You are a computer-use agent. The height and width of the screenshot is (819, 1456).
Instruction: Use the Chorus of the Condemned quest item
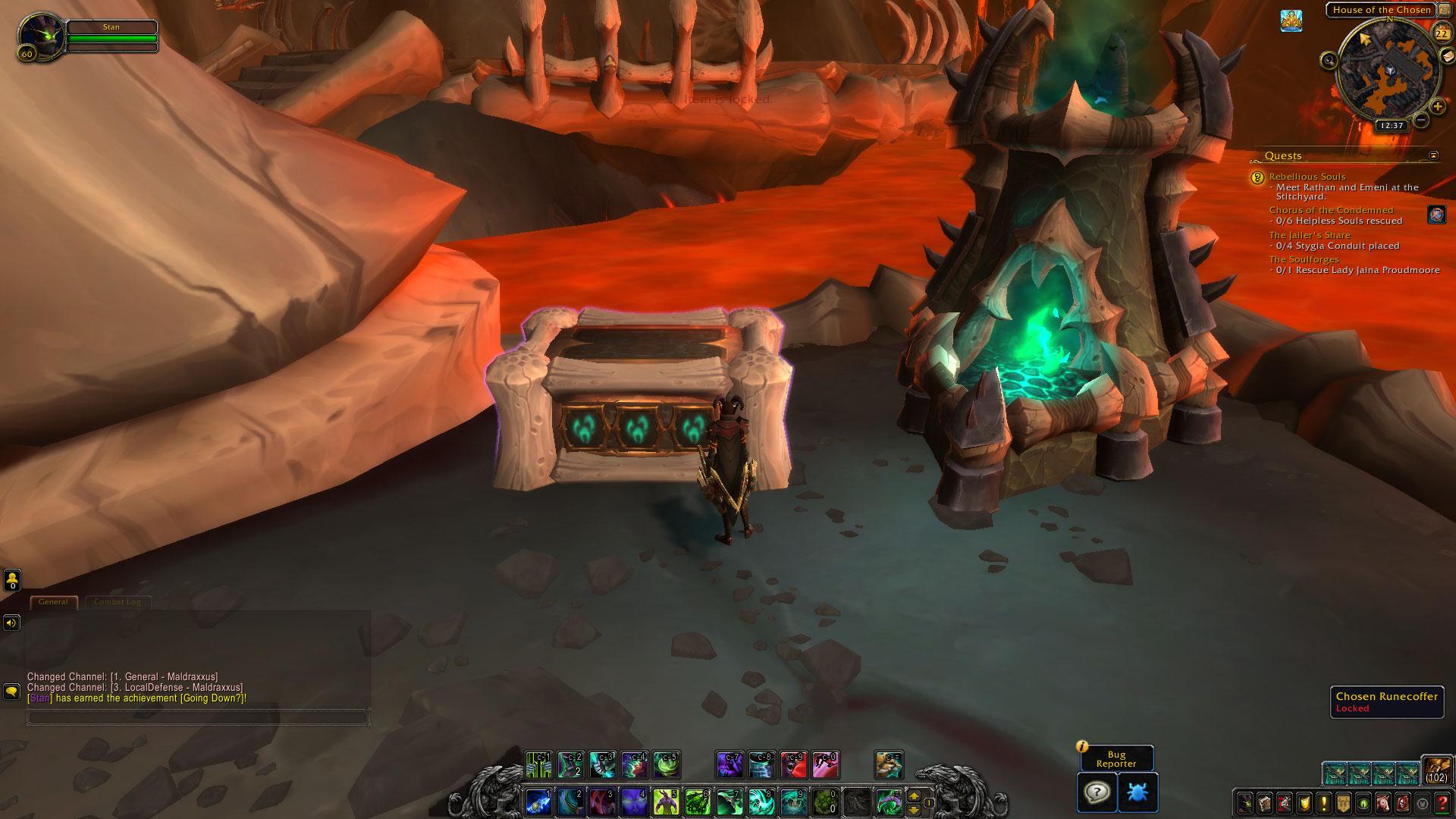(1436, 215)
